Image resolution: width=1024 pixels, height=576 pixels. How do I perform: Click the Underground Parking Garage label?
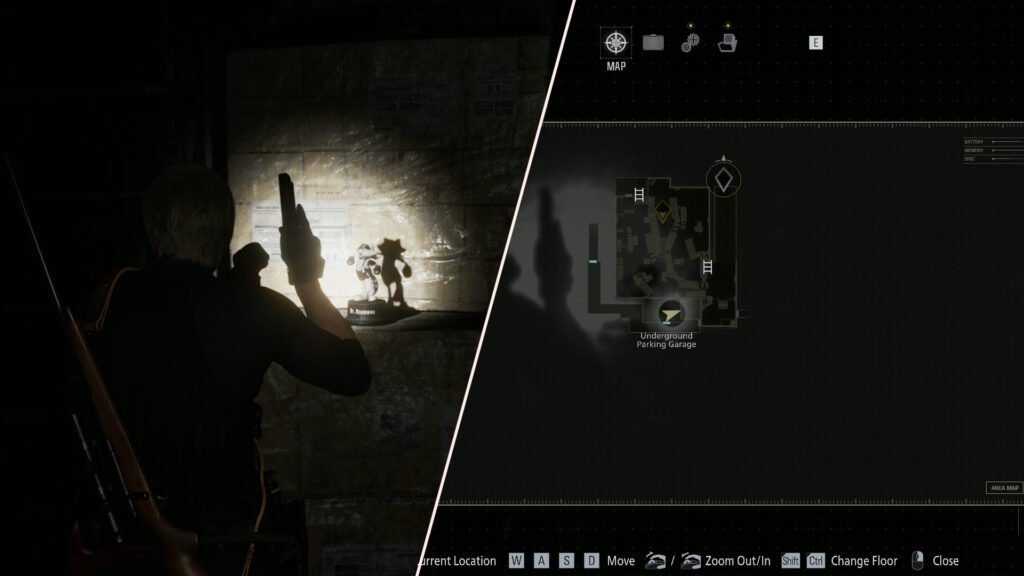666,340
